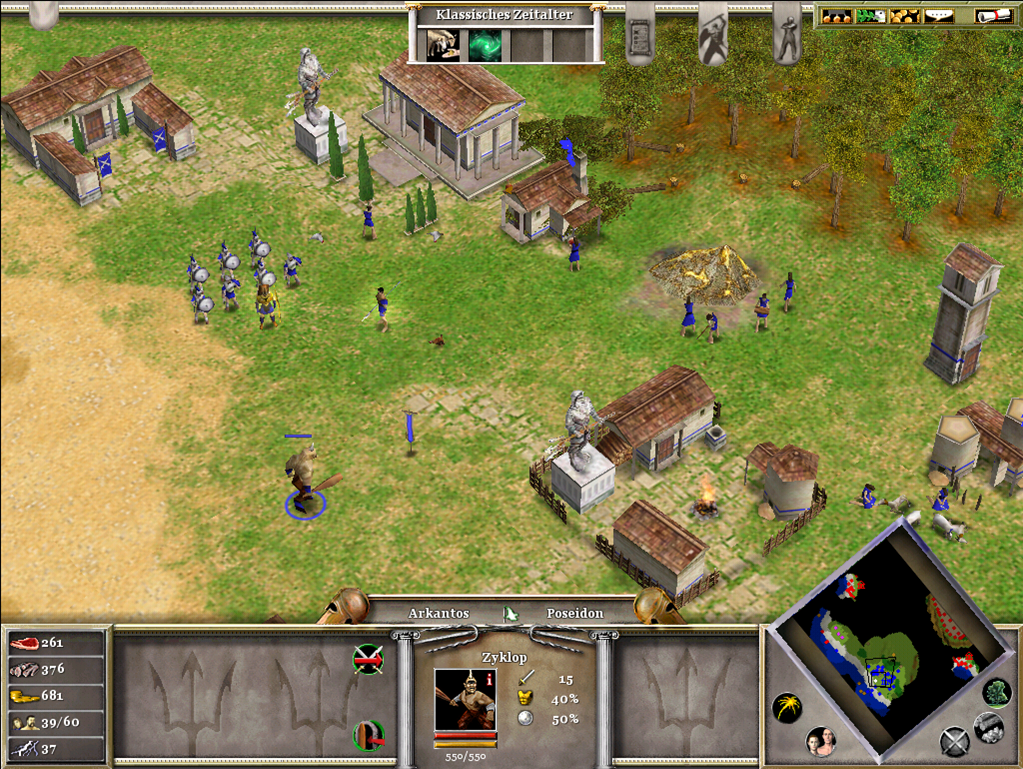Viewport: 1023px width, 769px height.
Task: Toggle the tree minimap filter
Action: [x=995, y=692]
